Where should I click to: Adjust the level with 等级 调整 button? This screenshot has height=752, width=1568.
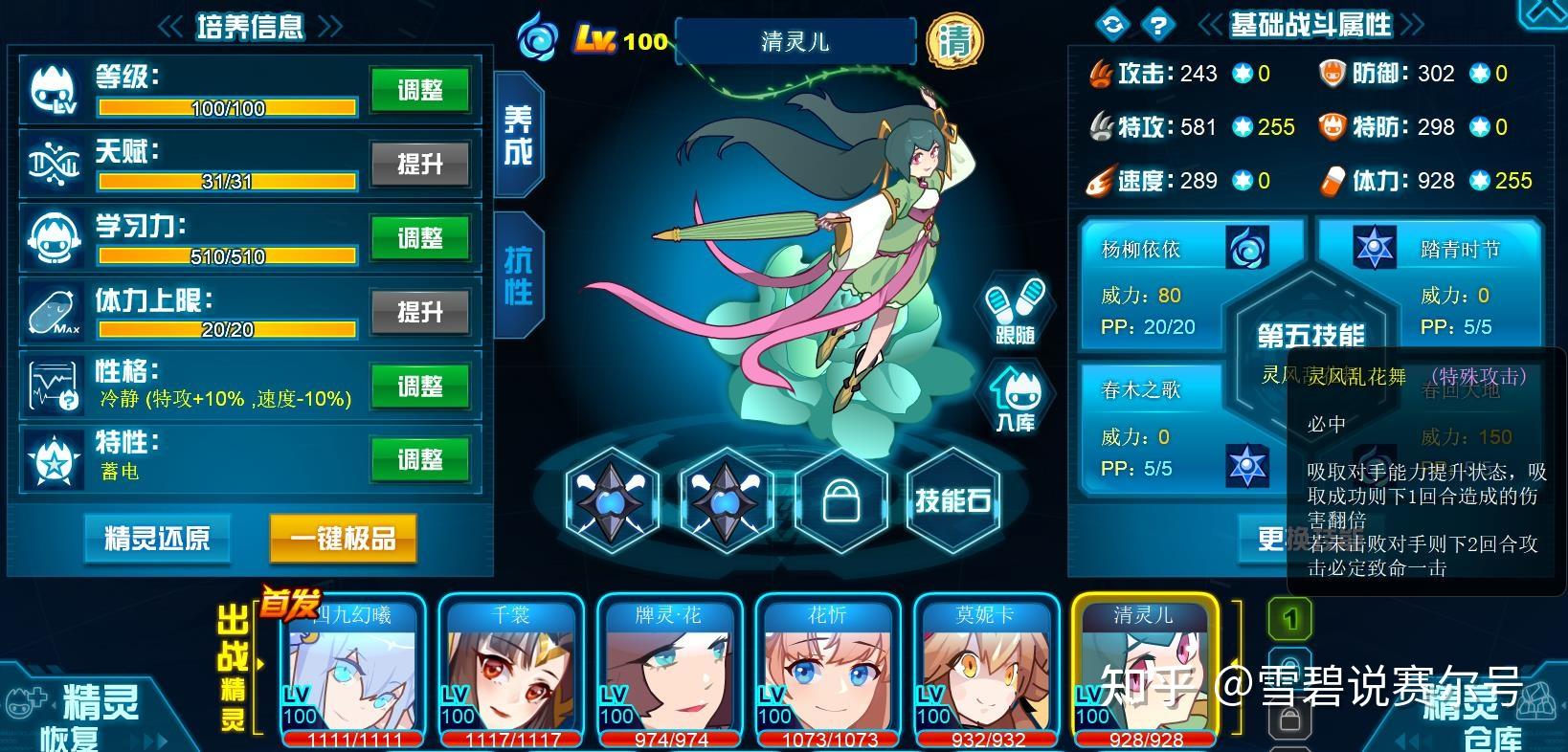[x=419, y=91]
